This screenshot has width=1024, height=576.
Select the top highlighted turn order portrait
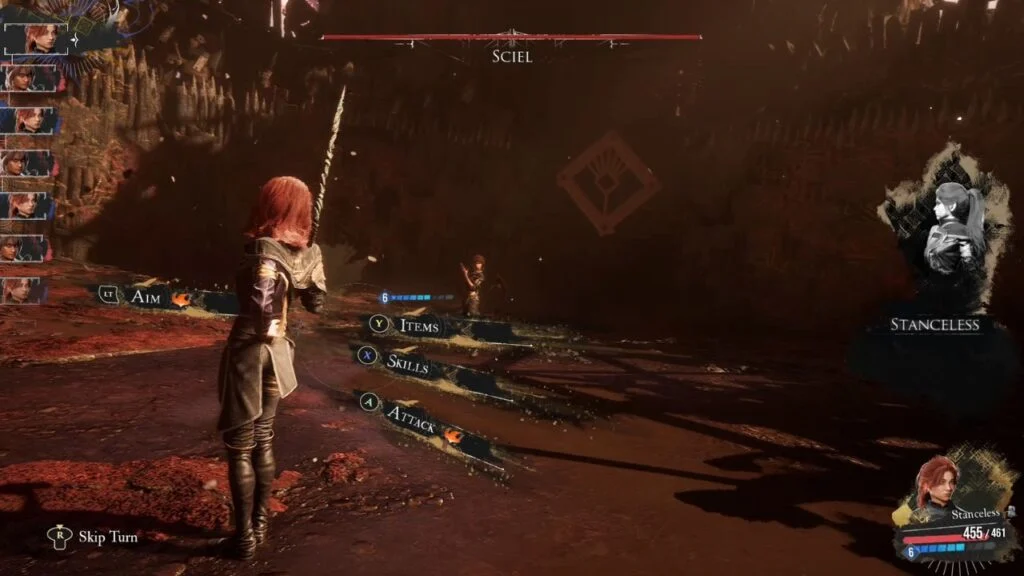click(x=35, y=39)
